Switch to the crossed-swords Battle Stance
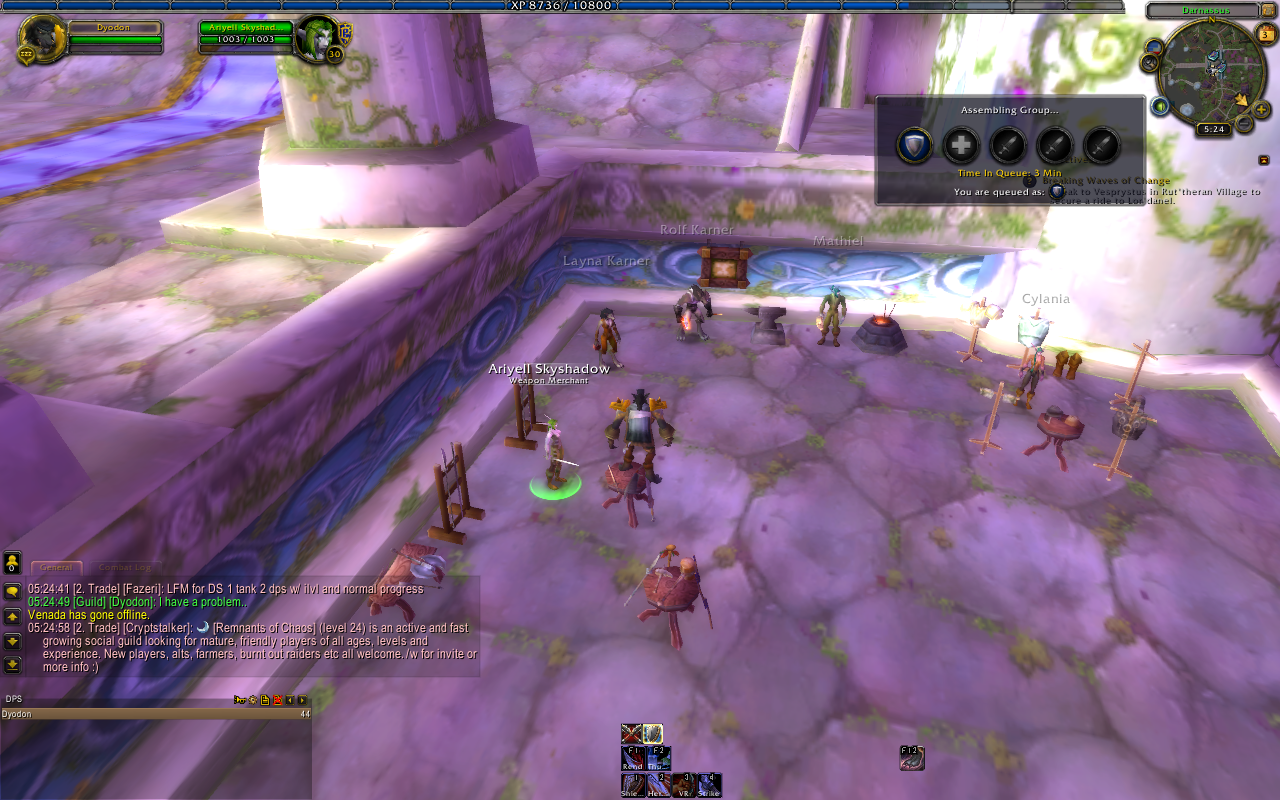Viewport: 1280px width, 800px height. point(631,734)
